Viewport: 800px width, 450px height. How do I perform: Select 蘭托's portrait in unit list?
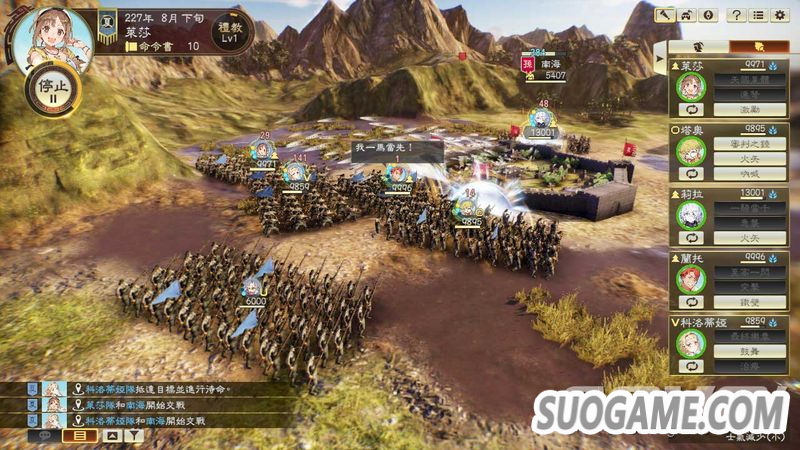tap(690, 278)
